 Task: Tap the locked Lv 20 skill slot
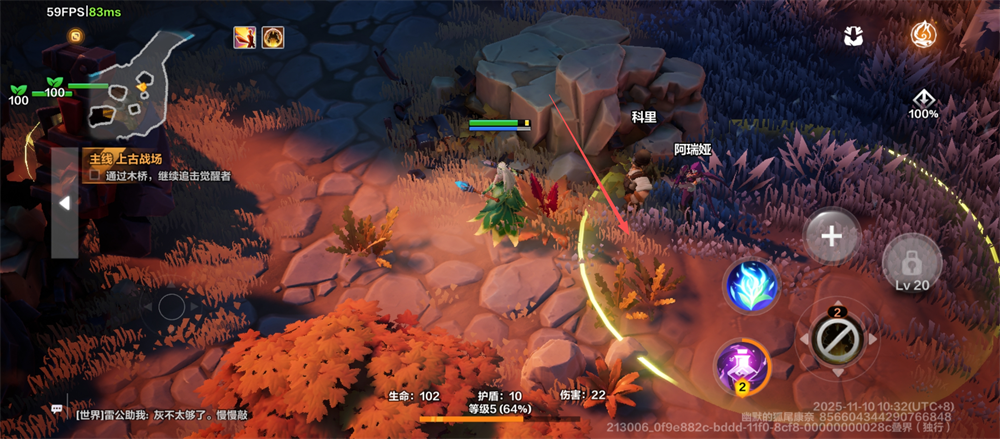coord(912,266)
